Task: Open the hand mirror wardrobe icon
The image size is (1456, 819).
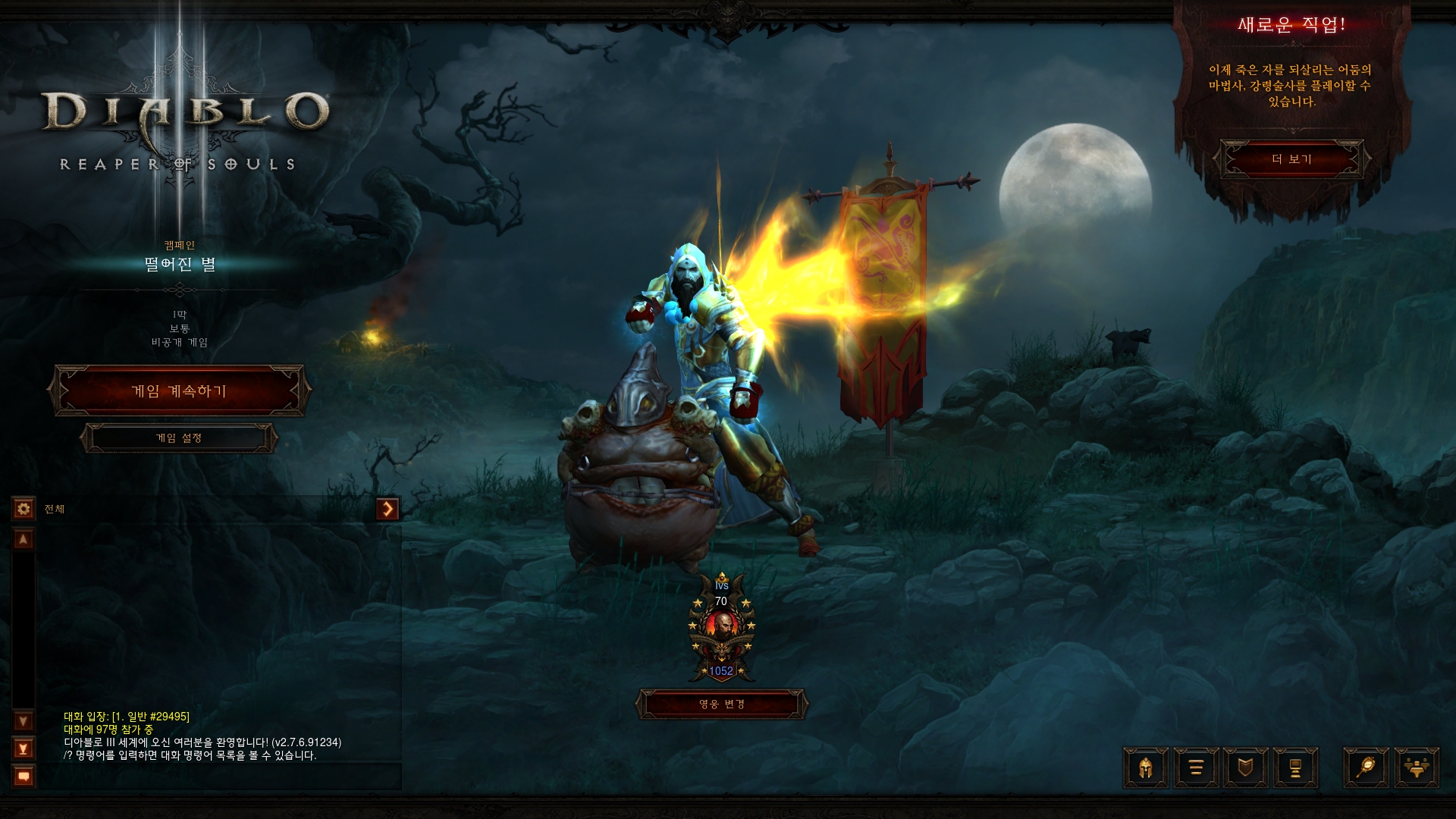Action: point(1366,768)
